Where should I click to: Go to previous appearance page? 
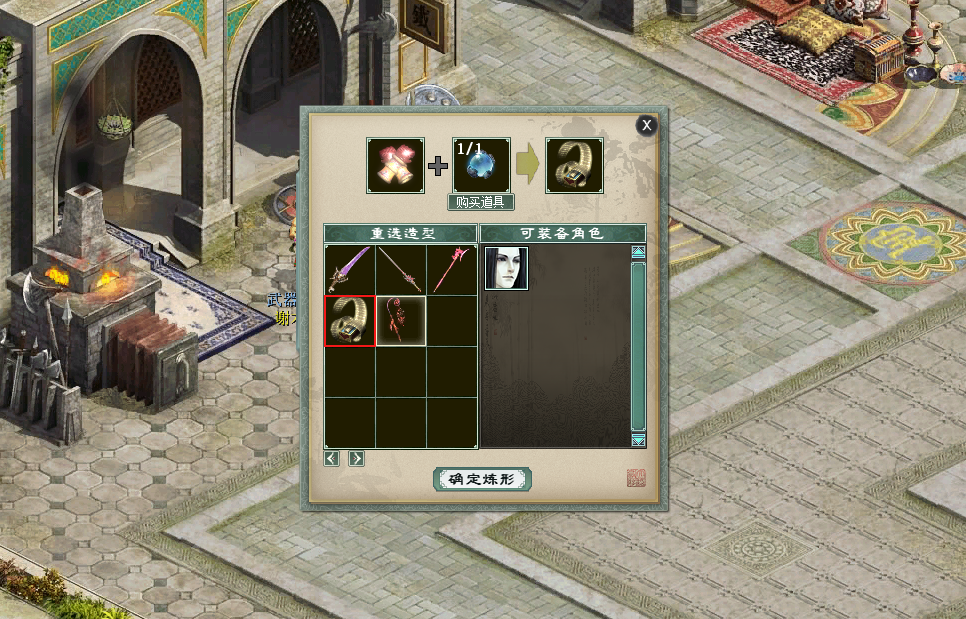click(332, 458)
